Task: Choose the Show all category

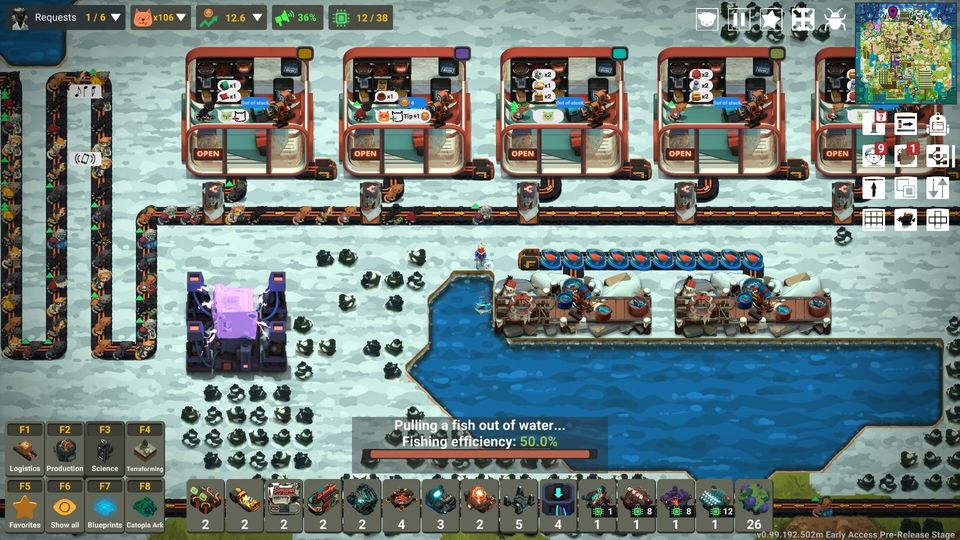Action: click(65, 506)
